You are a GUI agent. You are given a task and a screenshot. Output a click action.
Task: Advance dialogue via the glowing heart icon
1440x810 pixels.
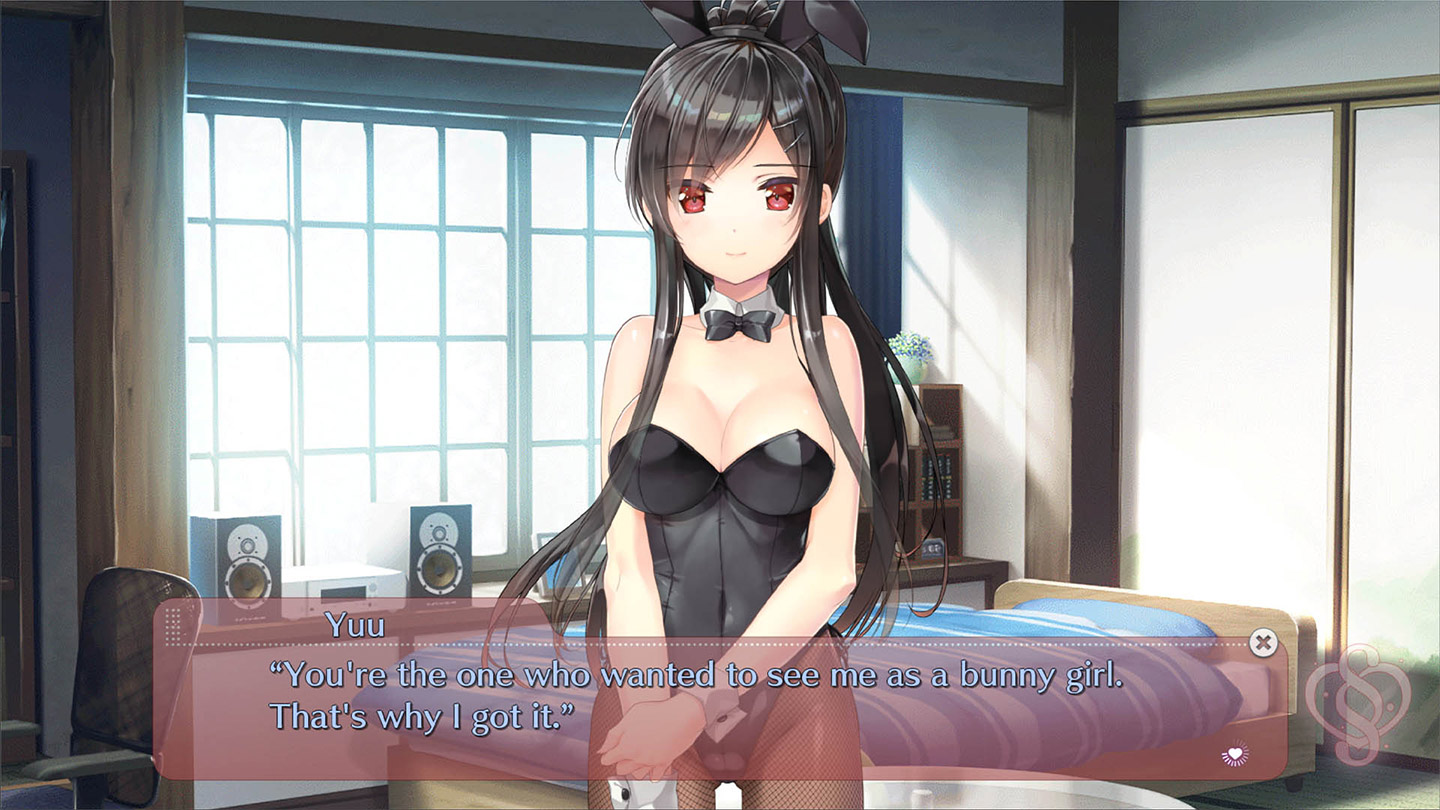coord(1236,754)
